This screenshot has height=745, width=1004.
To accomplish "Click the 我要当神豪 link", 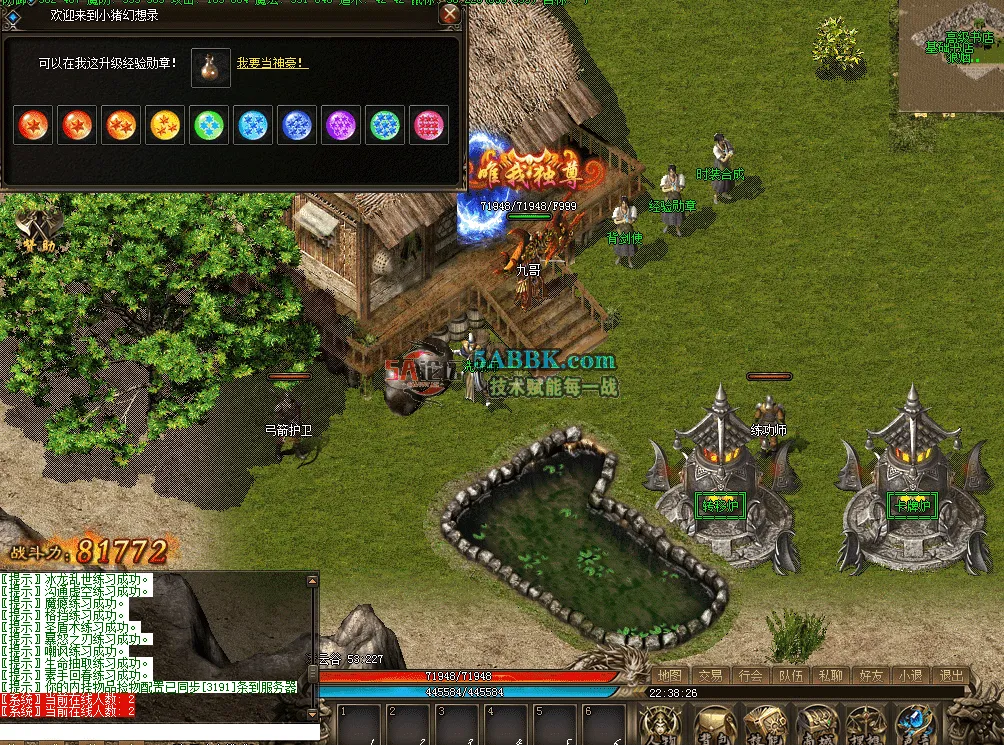I will click(x=272, y=63).
